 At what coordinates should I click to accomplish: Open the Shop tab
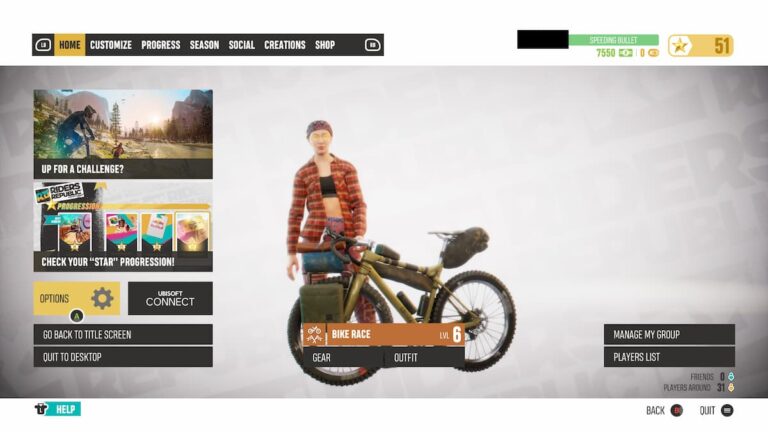tap(325, 45)
